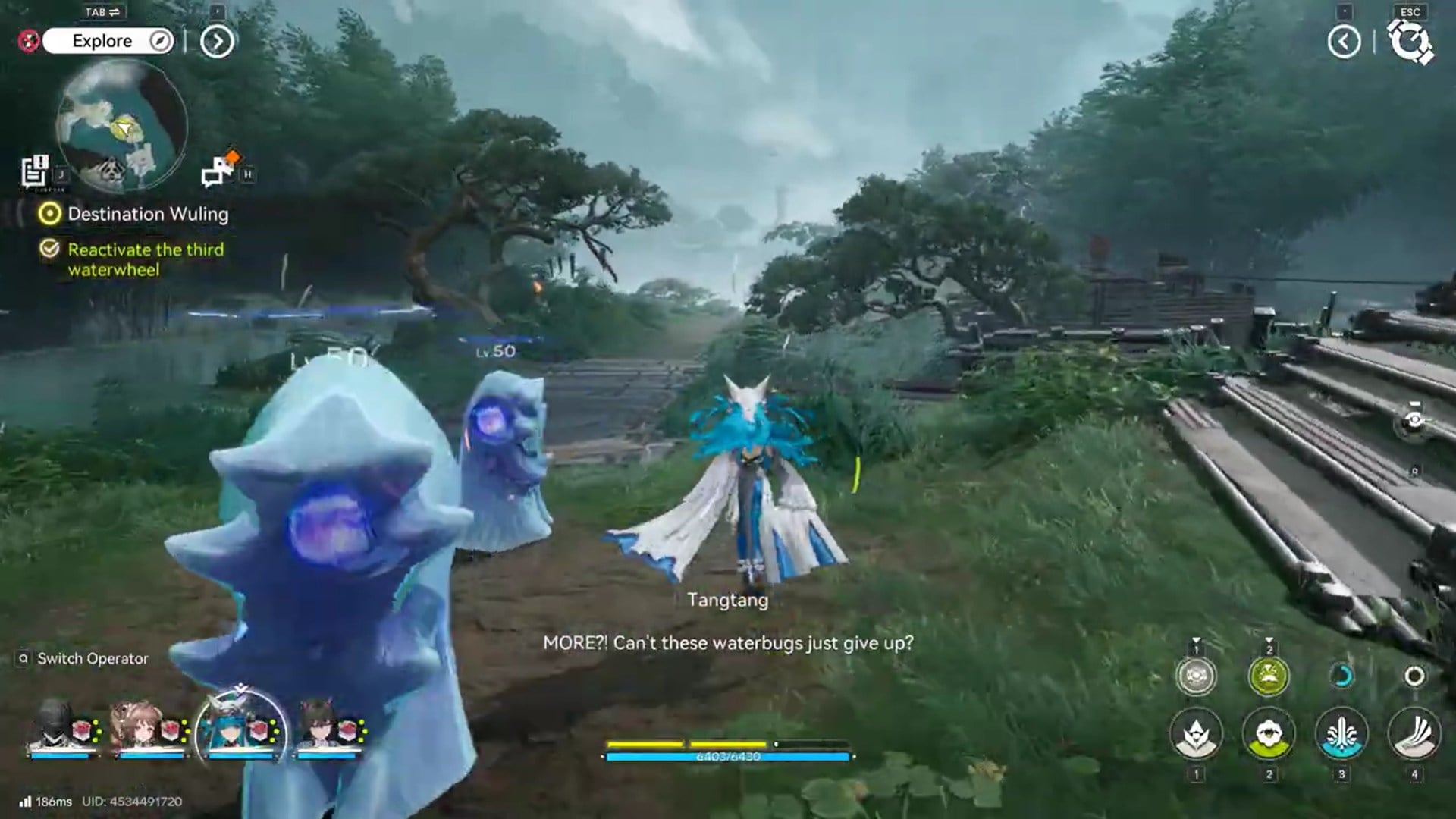Use skill 3, the blue water burst icon
1456x819 pixels.
click(1341, 733)
